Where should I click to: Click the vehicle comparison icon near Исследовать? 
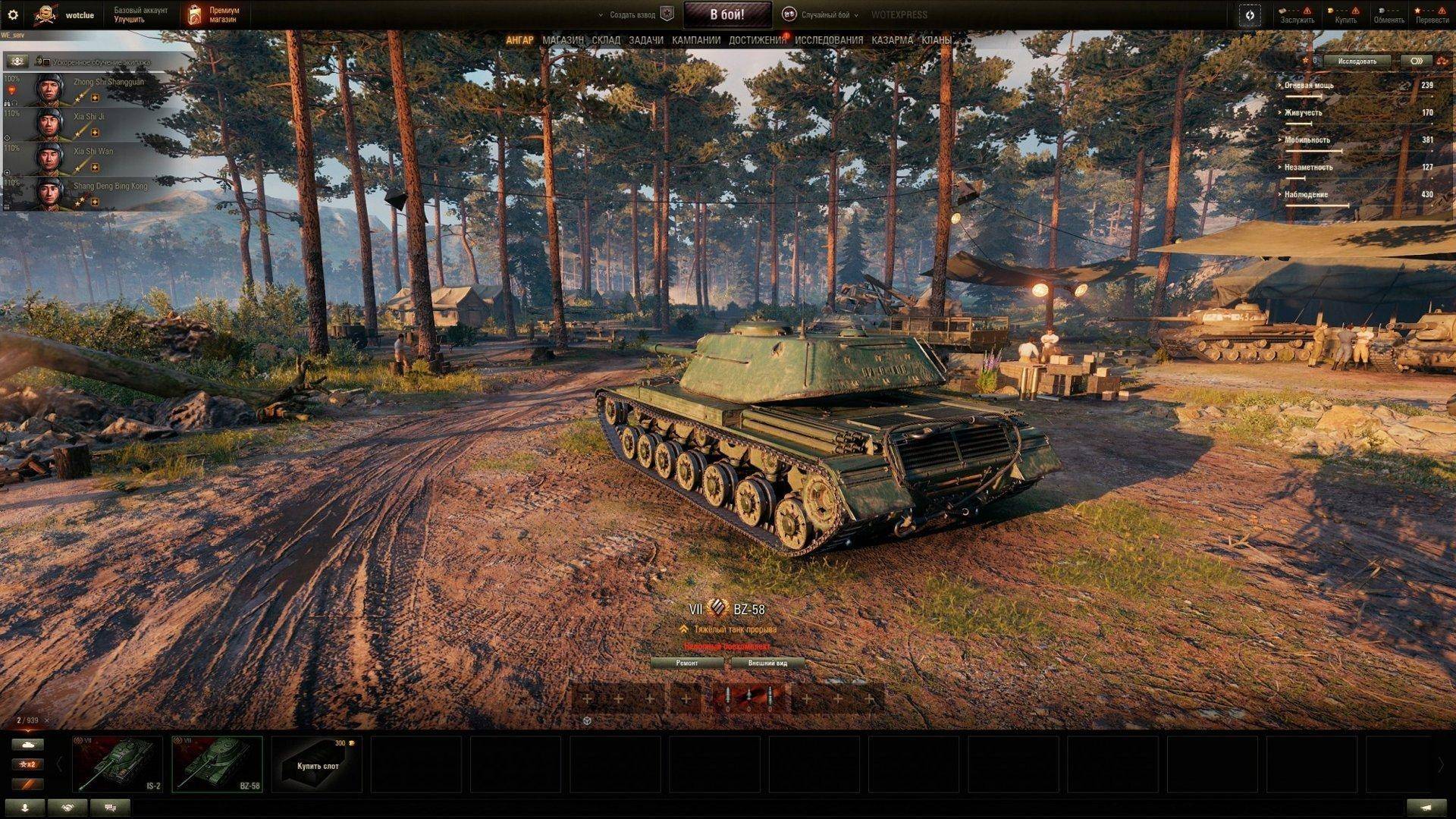1415,61
